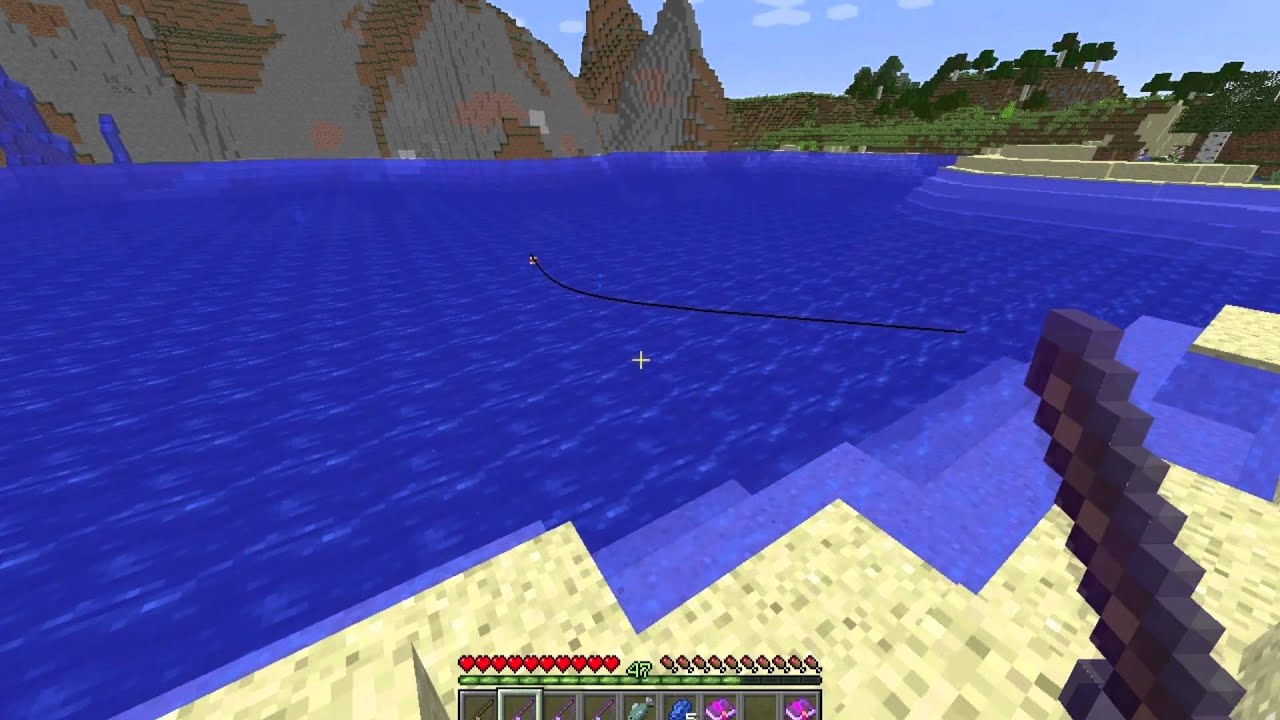
Task: Click the green experience level number 47
Action: [x=640, y=668]
